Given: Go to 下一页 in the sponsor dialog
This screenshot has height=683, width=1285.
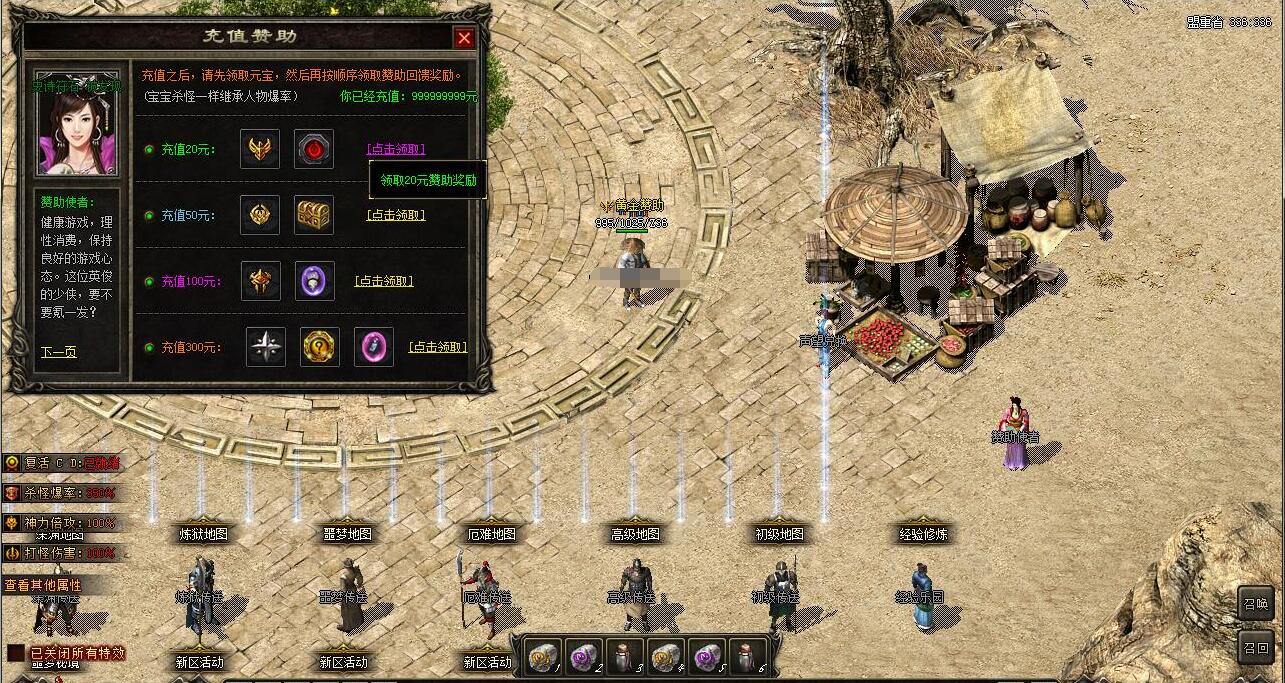Looking at the screenshot, I should (x=58, y=352).
